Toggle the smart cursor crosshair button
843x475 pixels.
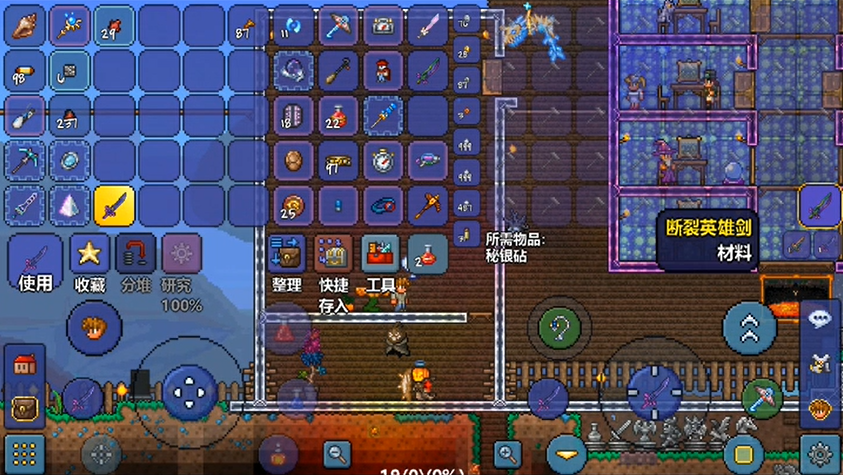101,453
